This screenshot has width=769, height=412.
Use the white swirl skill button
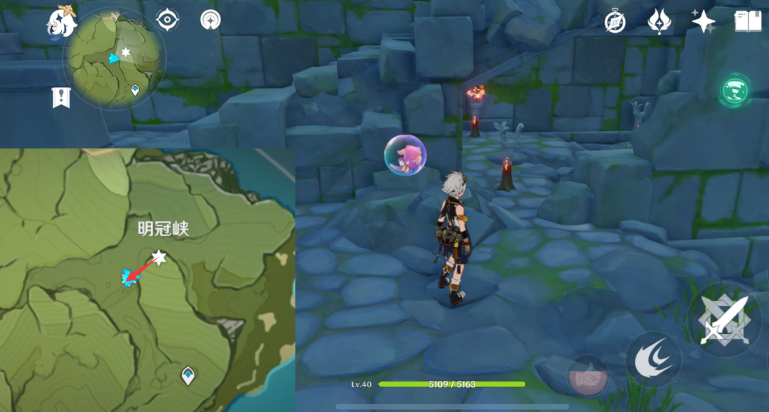point(653,359)
